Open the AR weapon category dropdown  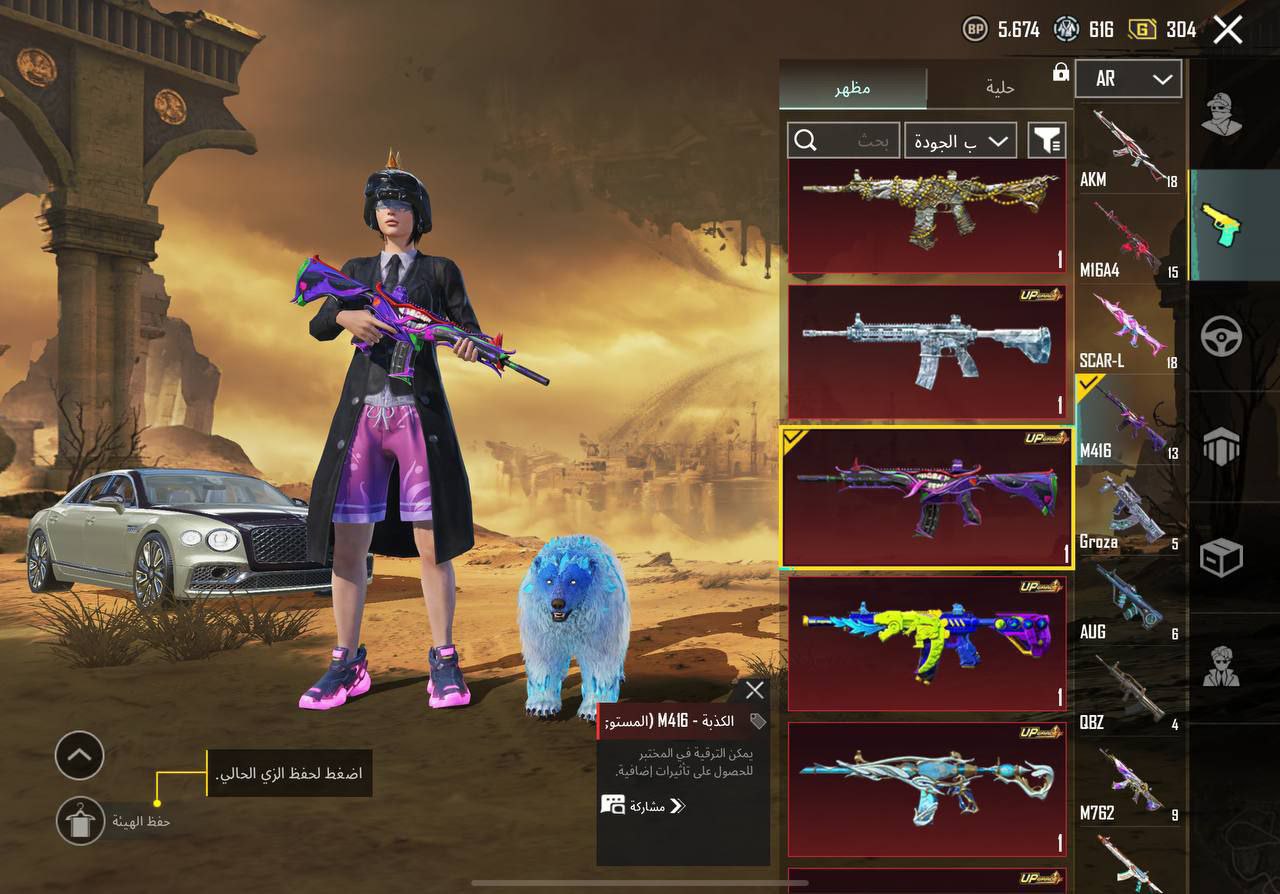[x=1128, y=79]
